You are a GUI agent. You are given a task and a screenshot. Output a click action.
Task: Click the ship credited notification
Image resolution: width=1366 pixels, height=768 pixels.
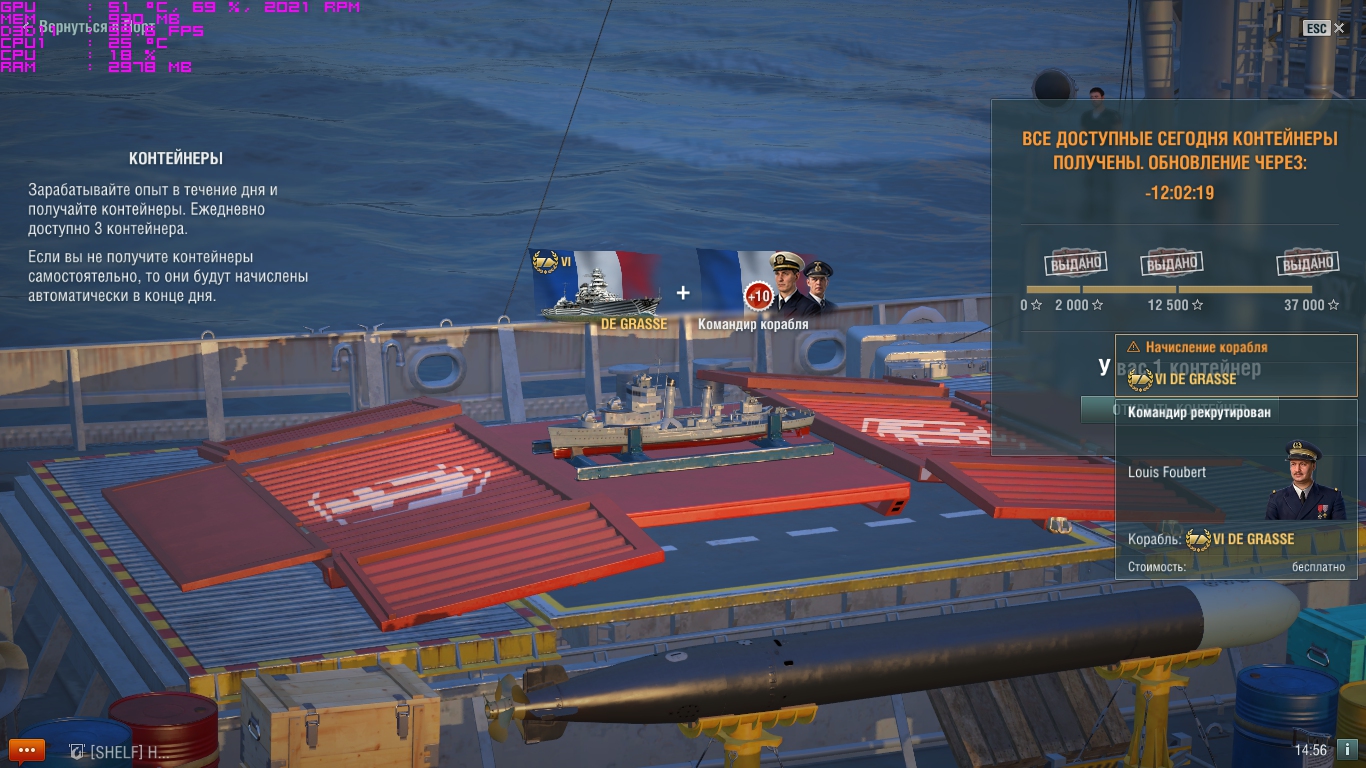click(x=1236, y=366)
